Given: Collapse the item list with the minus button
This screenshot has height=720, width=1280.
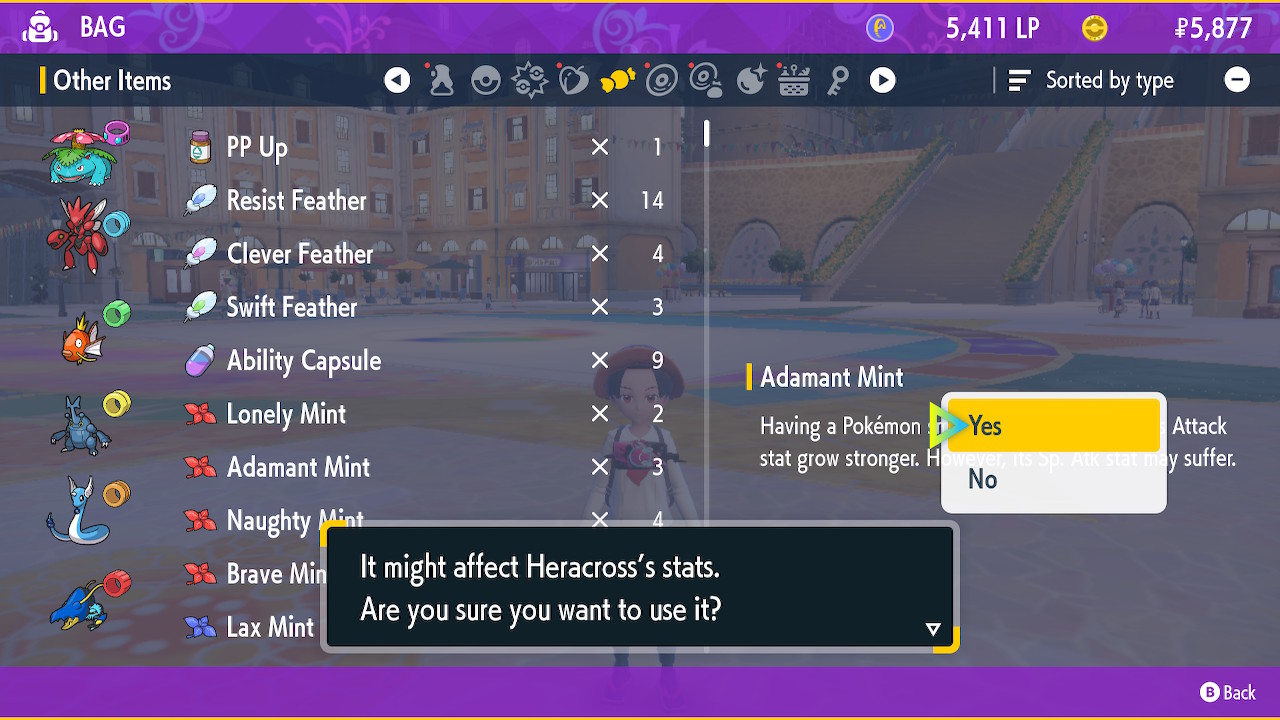Looking at the screenshot, I should pos(1237,80).
